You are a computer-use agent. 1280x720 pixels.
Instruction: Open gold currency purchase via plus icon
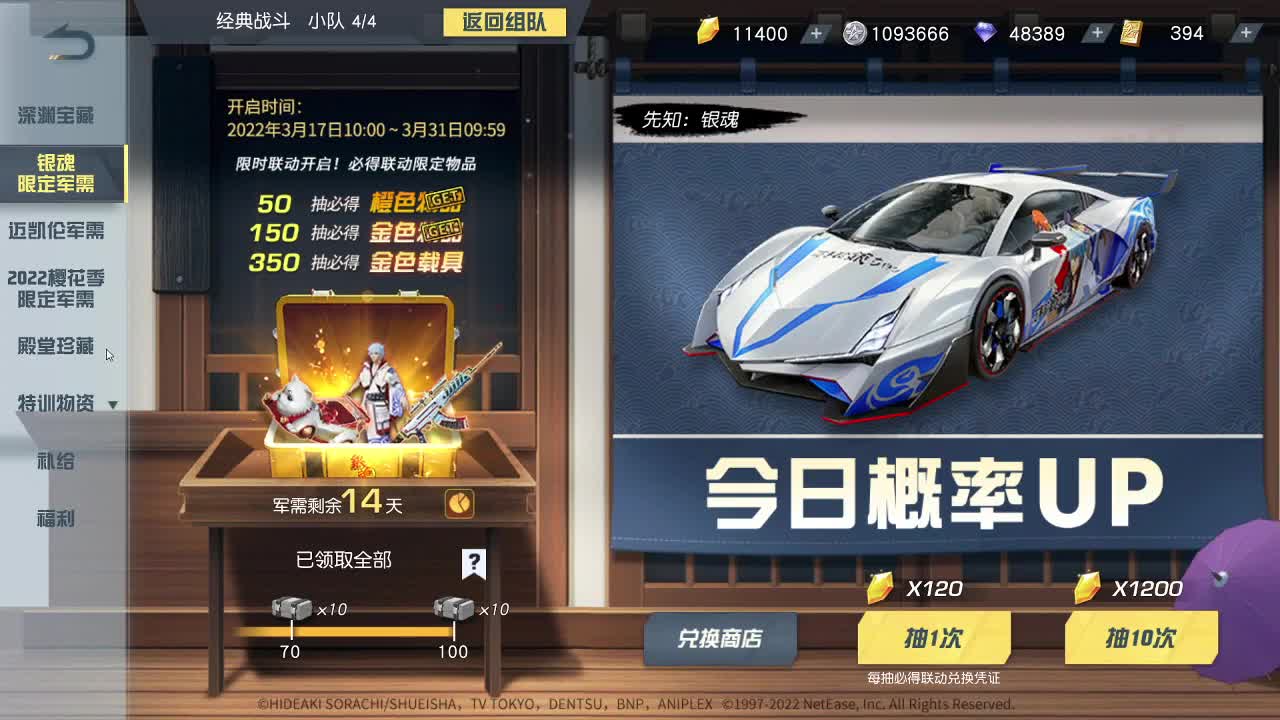(817, 33)
